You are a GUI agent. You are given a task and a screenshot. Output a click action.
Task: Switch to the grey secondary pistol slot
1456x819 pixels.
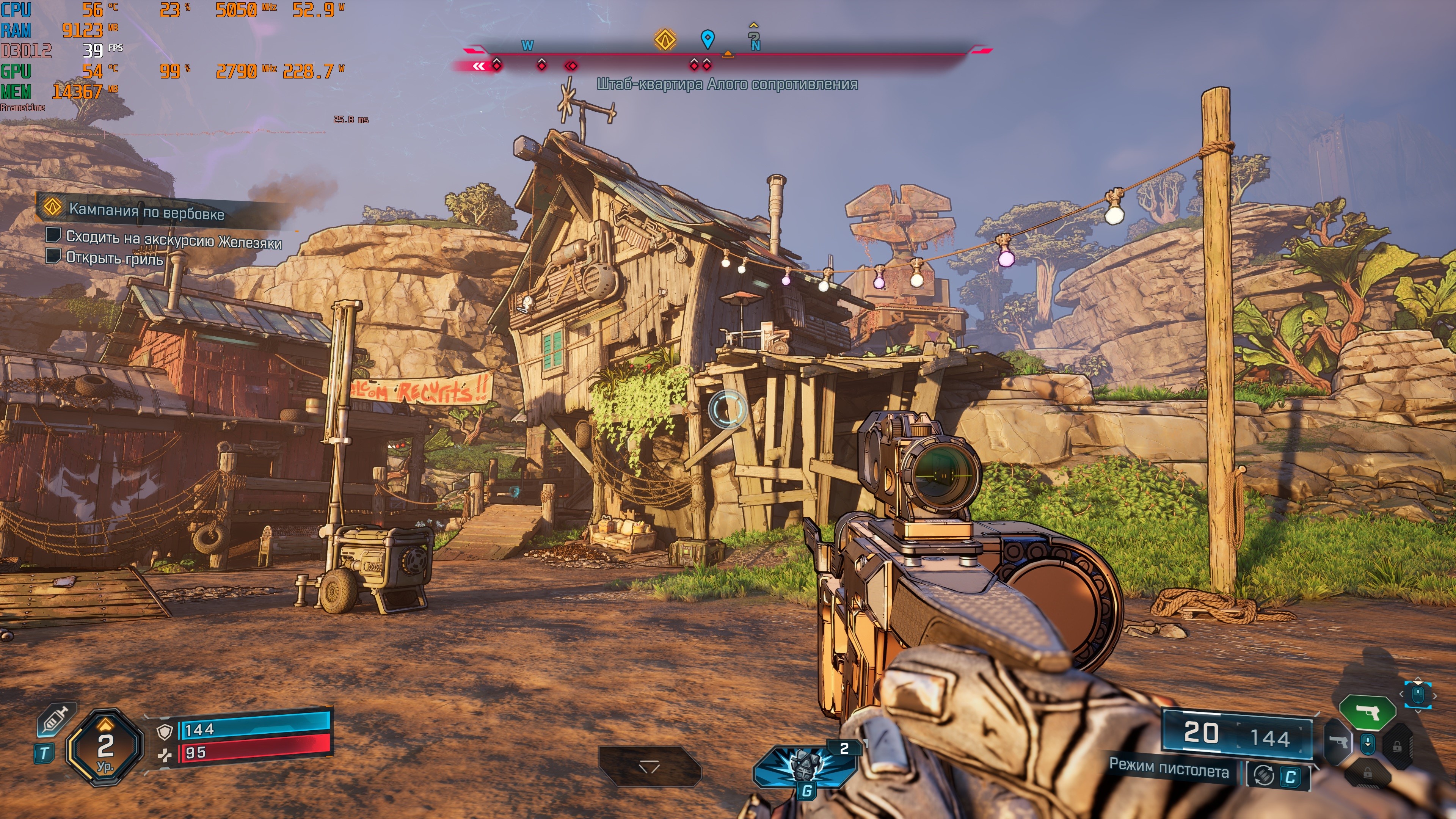1338,742
